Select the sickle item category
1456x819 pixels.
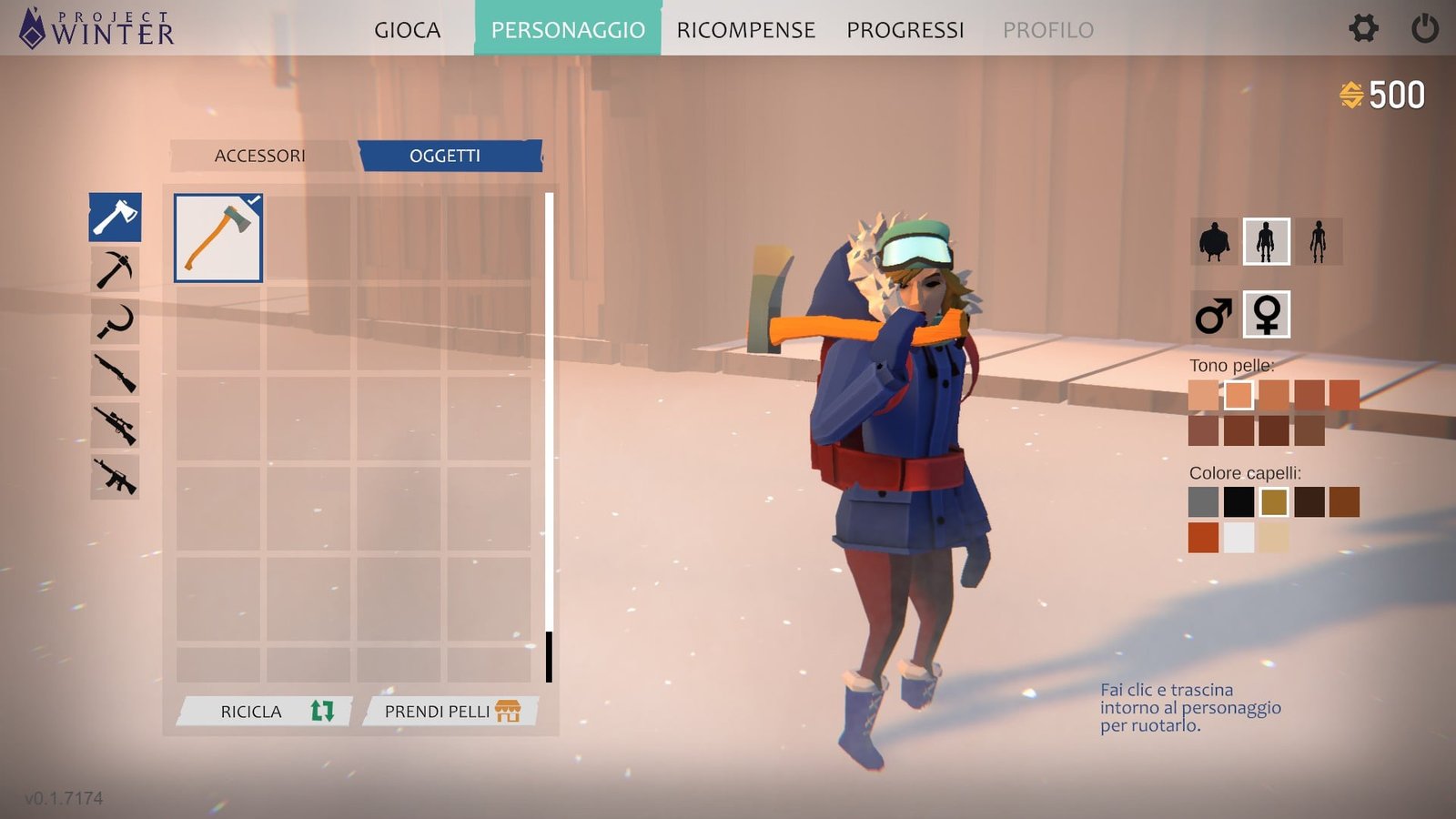[x=115, y=321]
